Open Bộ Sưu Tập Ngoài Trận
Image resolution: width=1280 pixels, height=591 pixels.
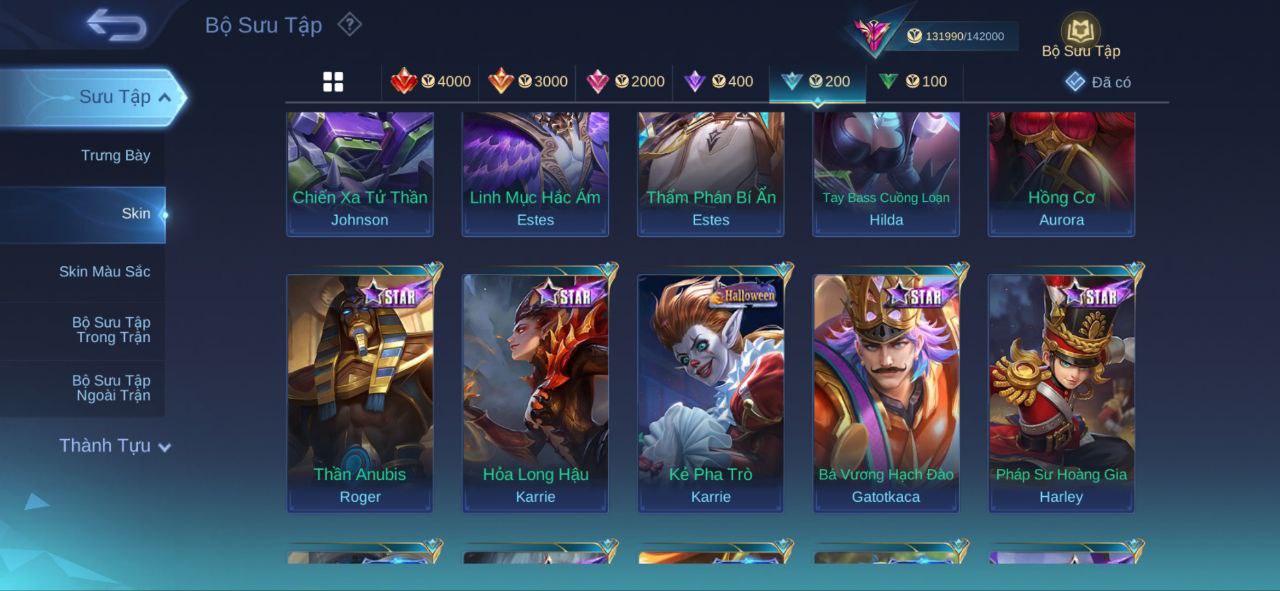coord(110,388)
